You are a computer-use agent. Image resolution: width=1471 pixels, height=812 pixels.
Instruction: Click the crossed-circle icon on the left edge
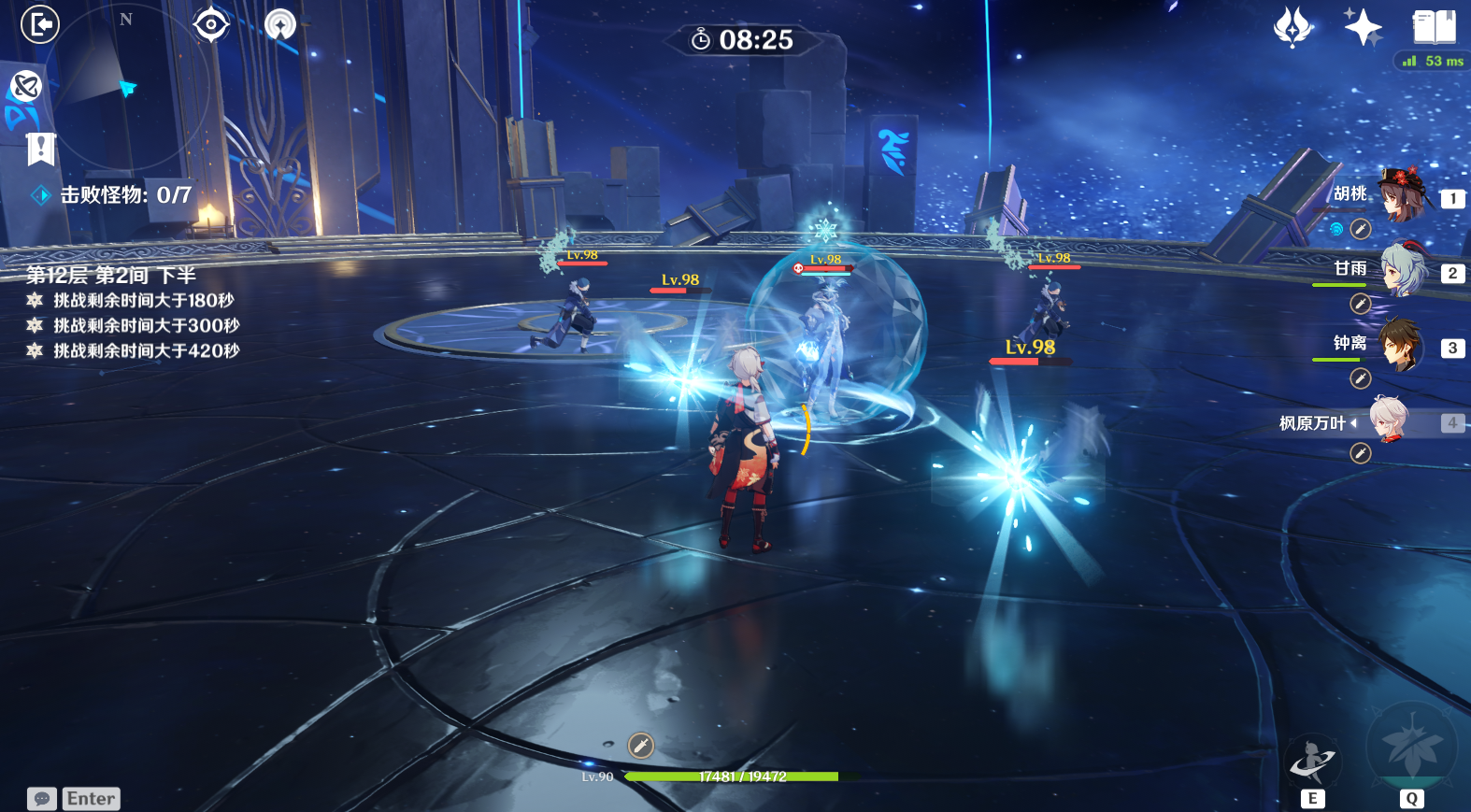26,86
